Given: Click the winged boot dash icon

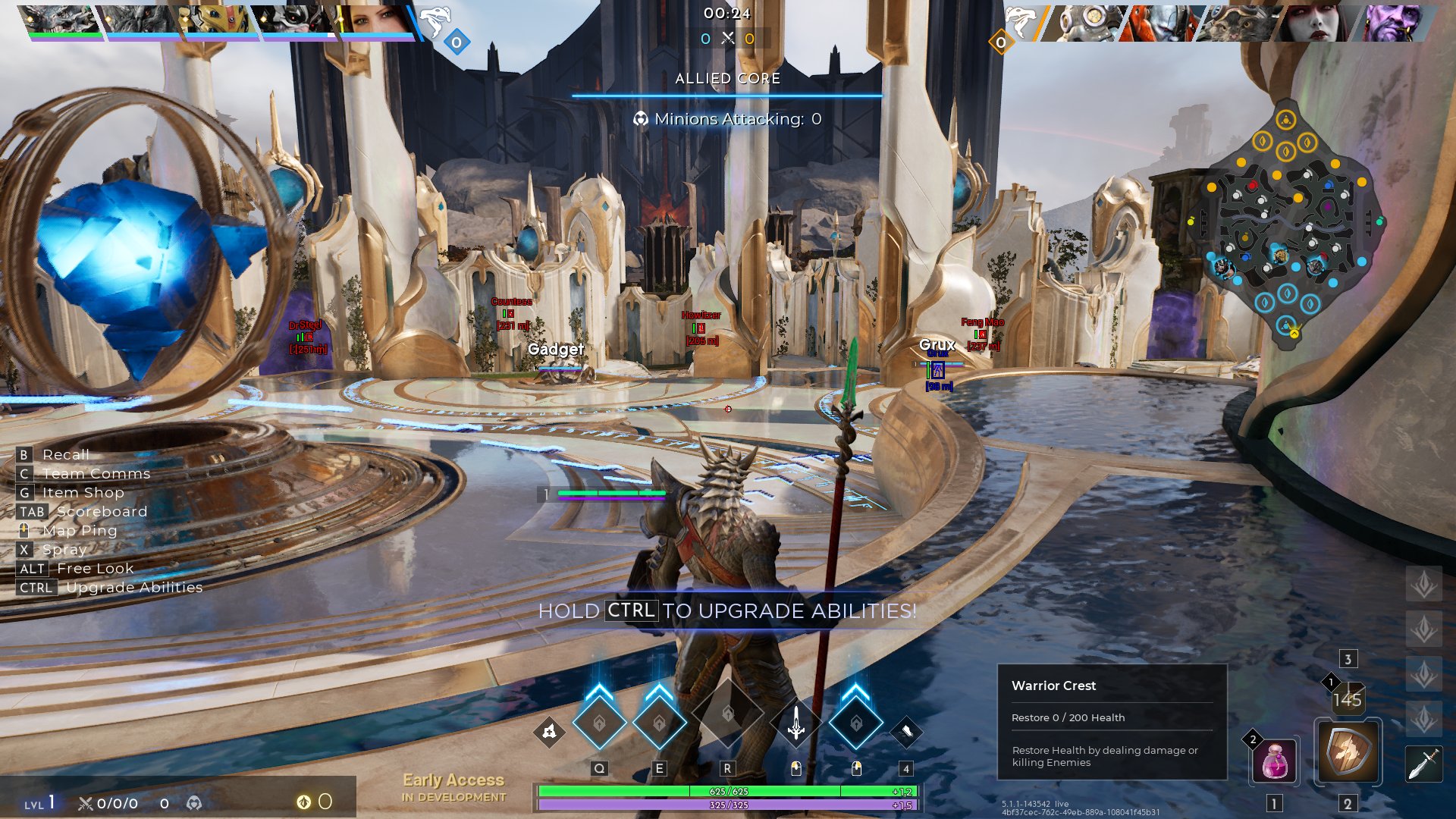Looking at the screenshot, I should 905,732.
